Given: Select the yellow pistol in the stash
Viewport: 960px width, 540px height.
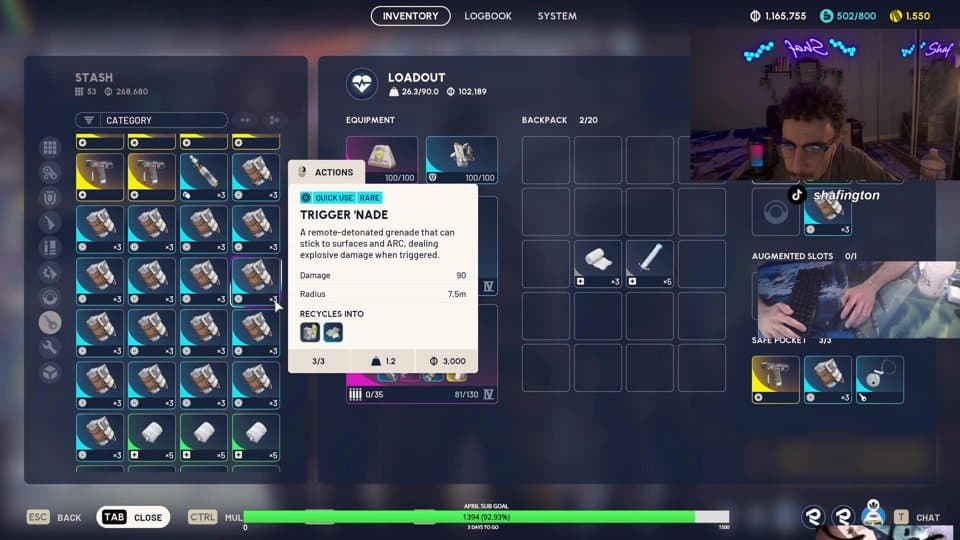Looking at the screenshot, I should click(x=100, y=177).
